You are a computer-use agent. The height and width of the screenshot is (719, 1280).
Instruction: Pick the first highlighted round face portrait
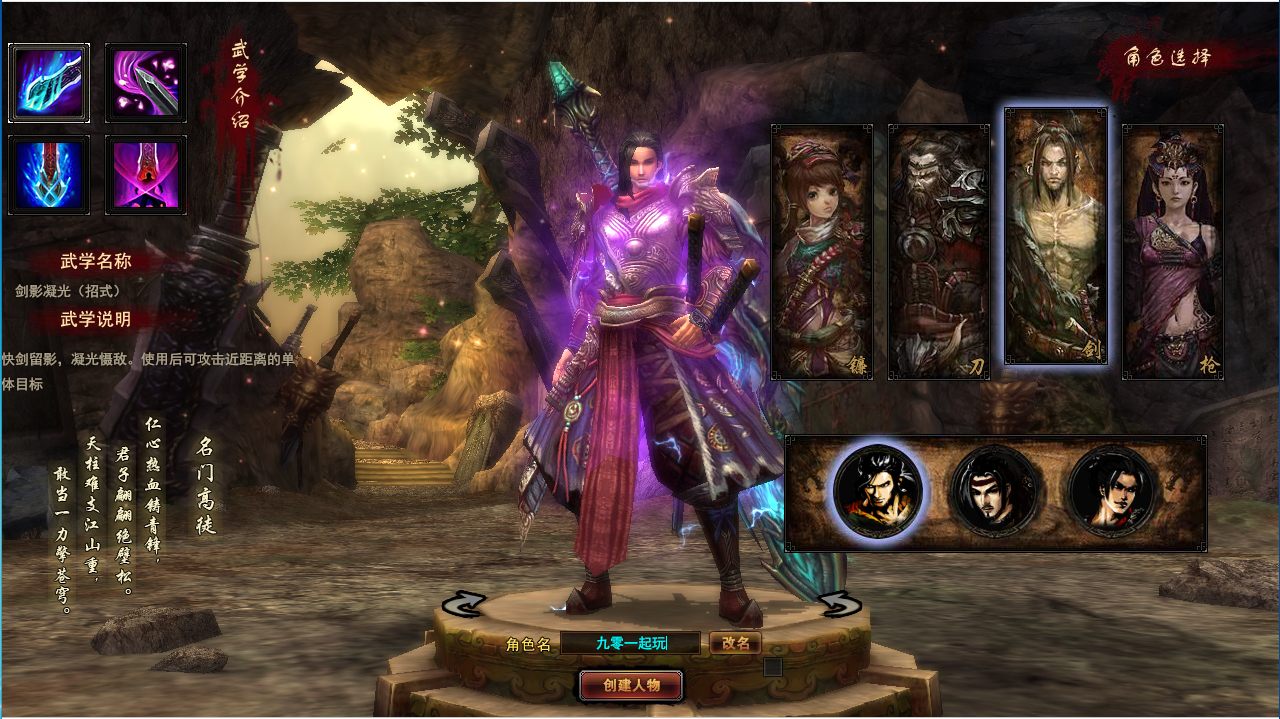[877, 492]
